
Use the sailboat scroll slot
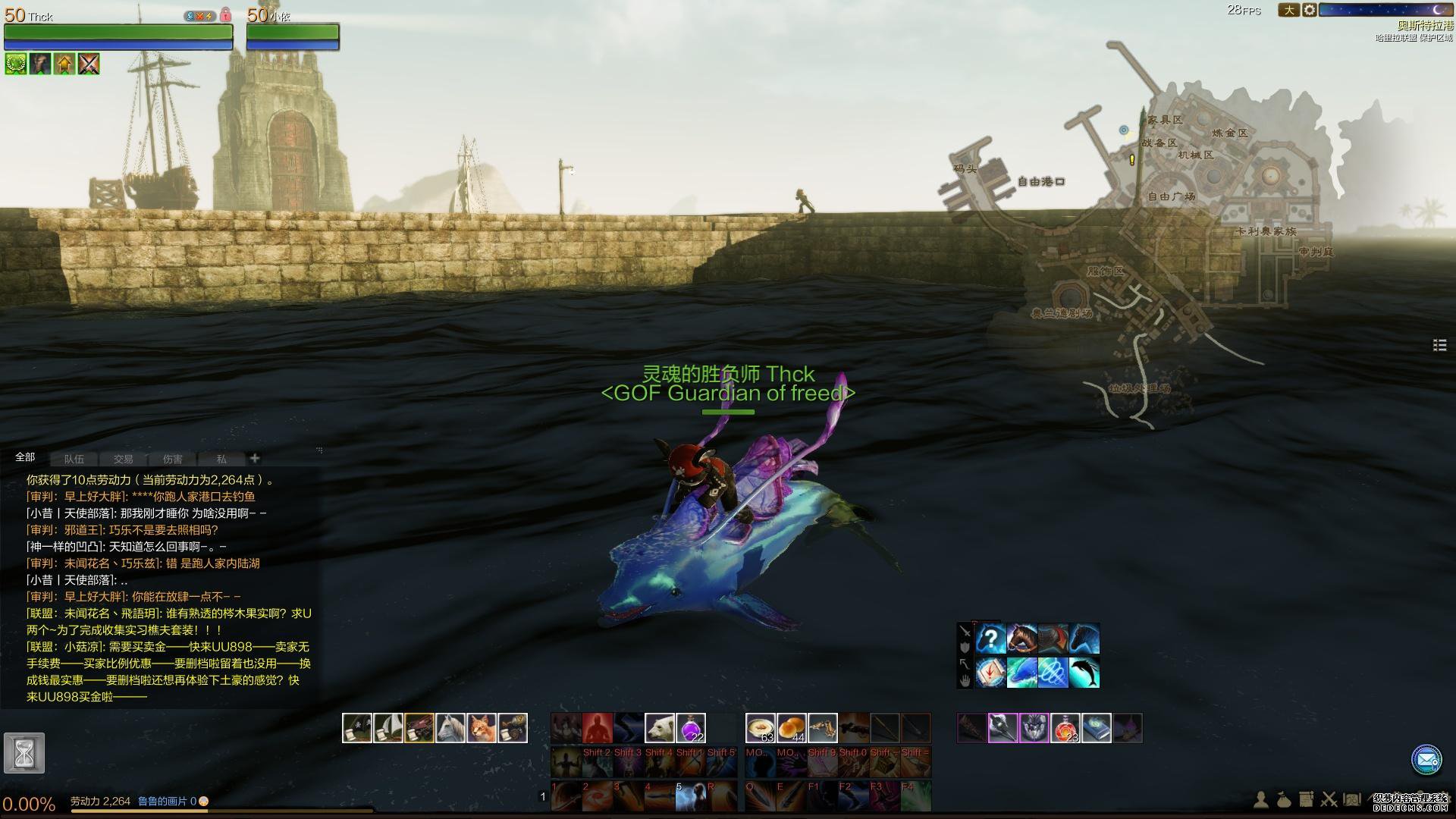pyautogui.click(x=388, y=728)
